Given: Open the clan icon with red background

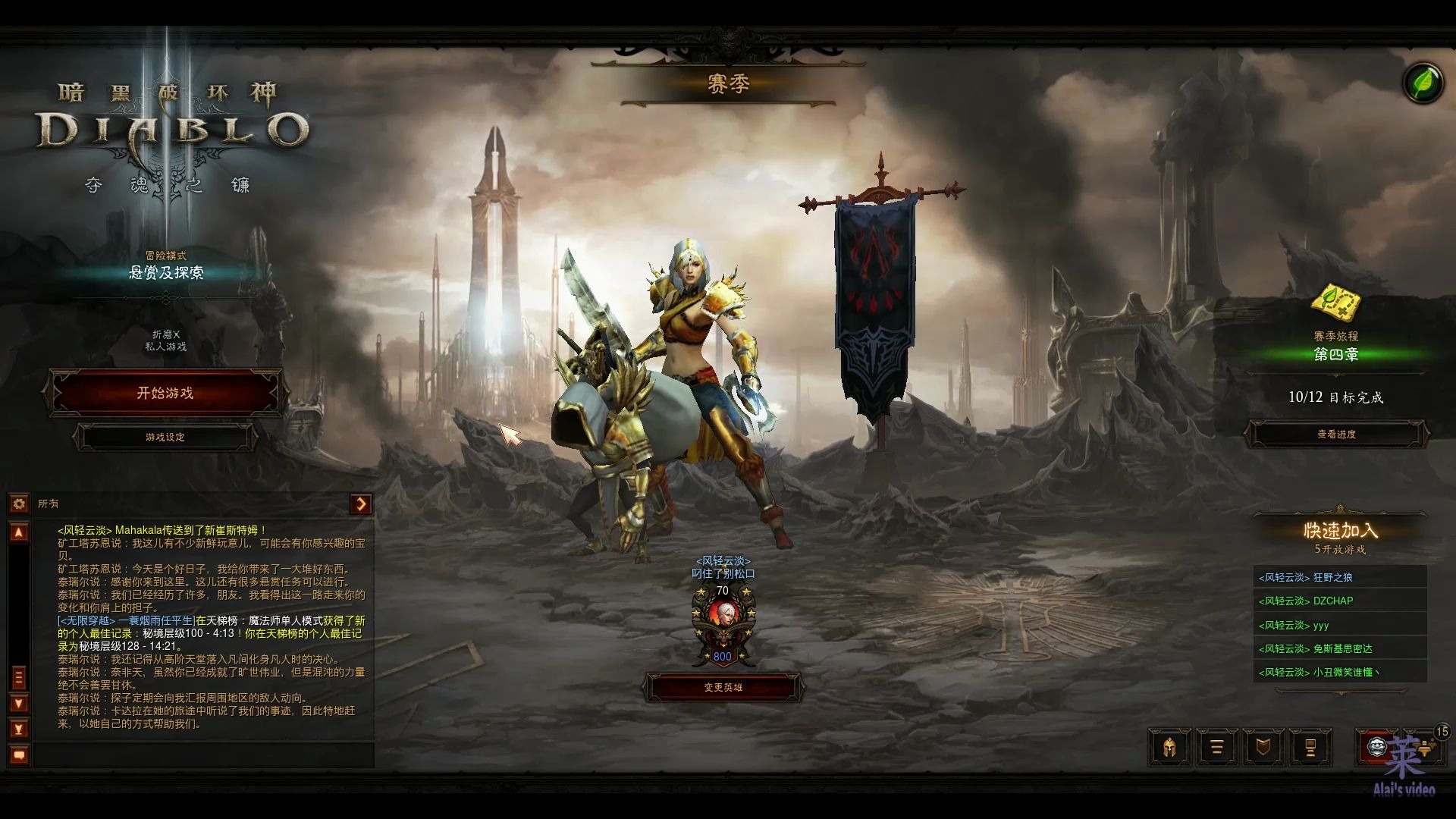Looking at the screenshot, I should (1376, 748).
